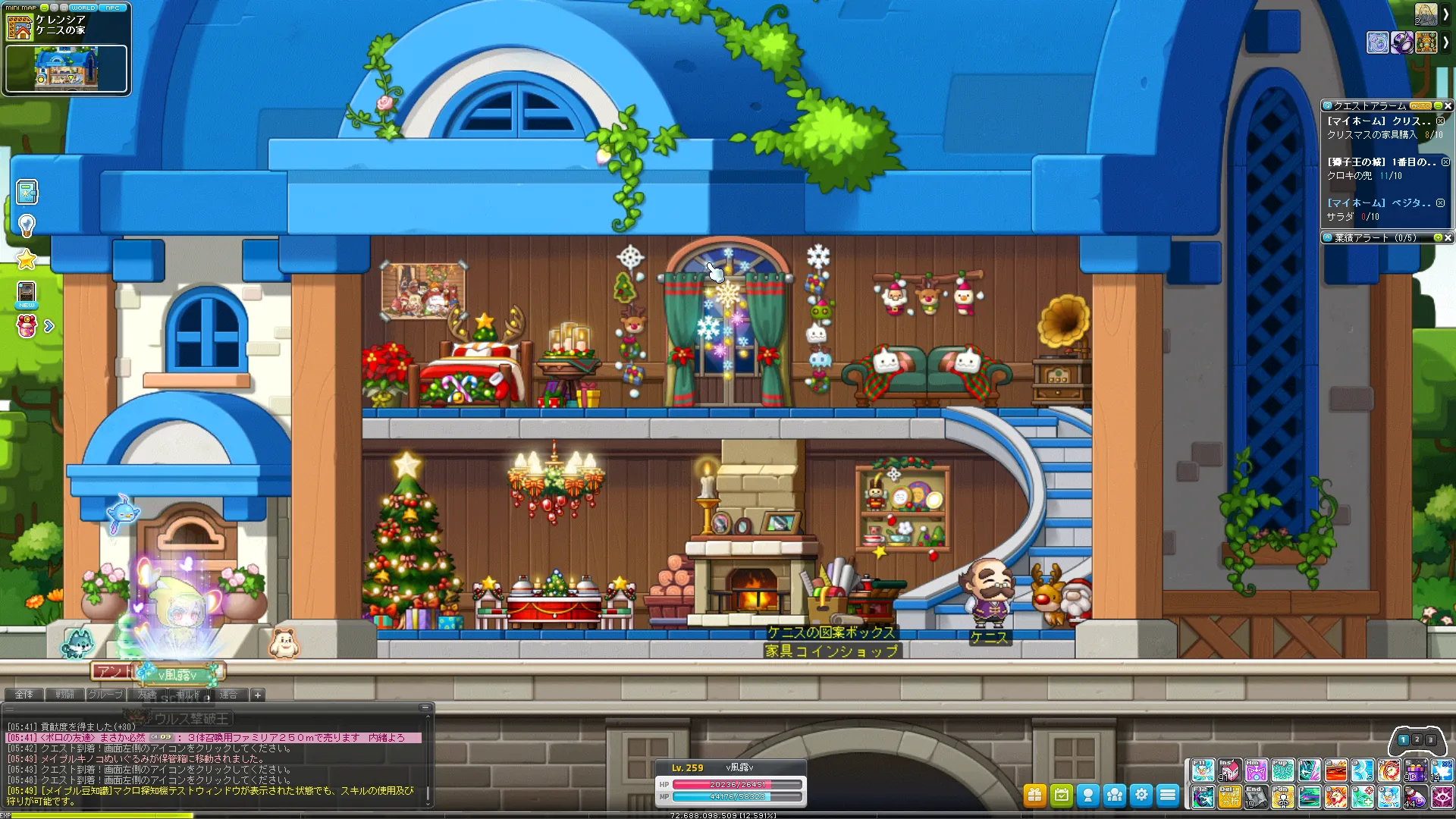Viewport: 1456px width, 819px height.
Task: Open the green calendar event button
Action: pyautogui.click(x=1061, y=795)
